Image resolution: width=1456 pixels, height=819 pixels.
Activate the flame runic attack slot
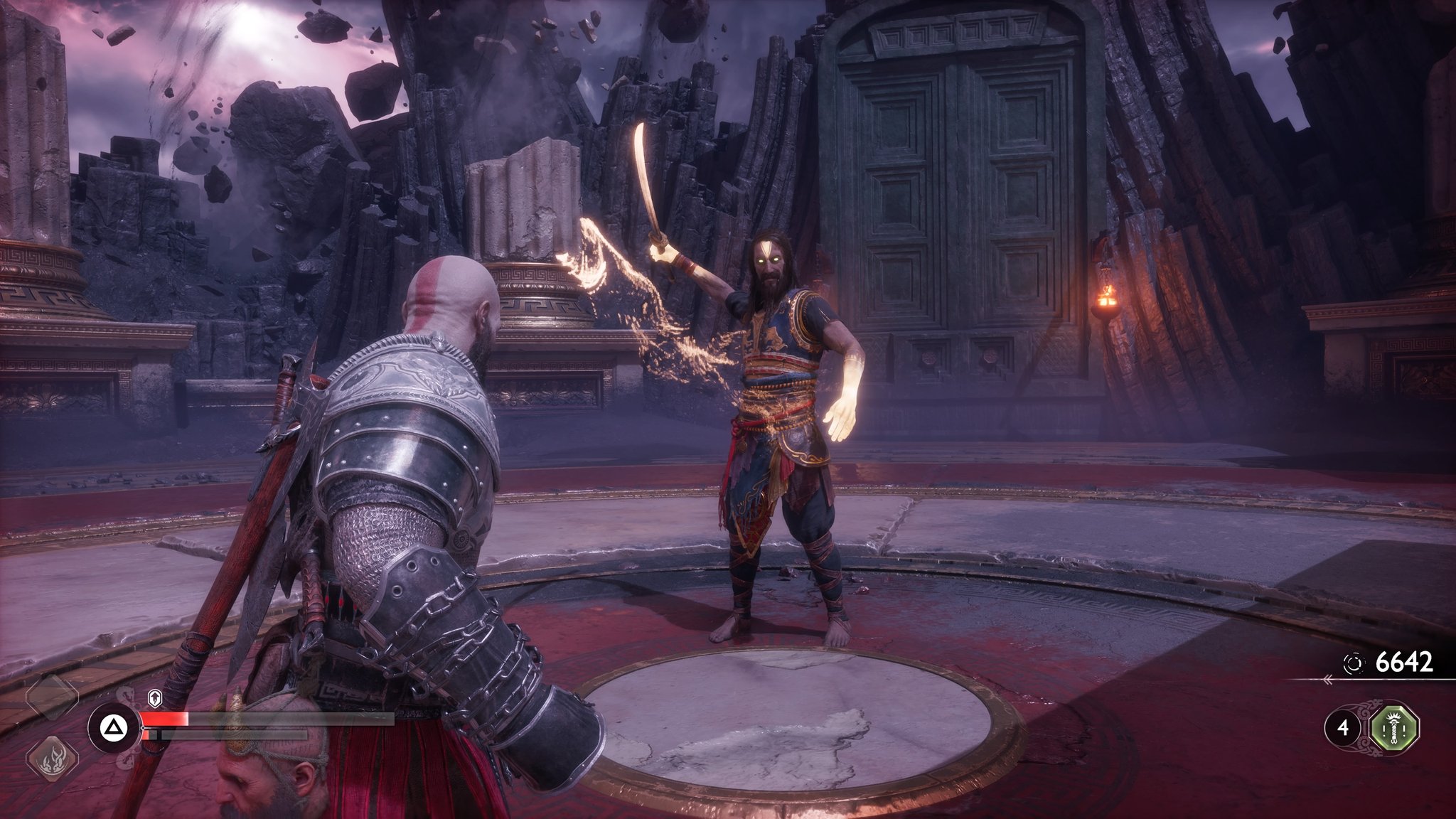point(52,758)
